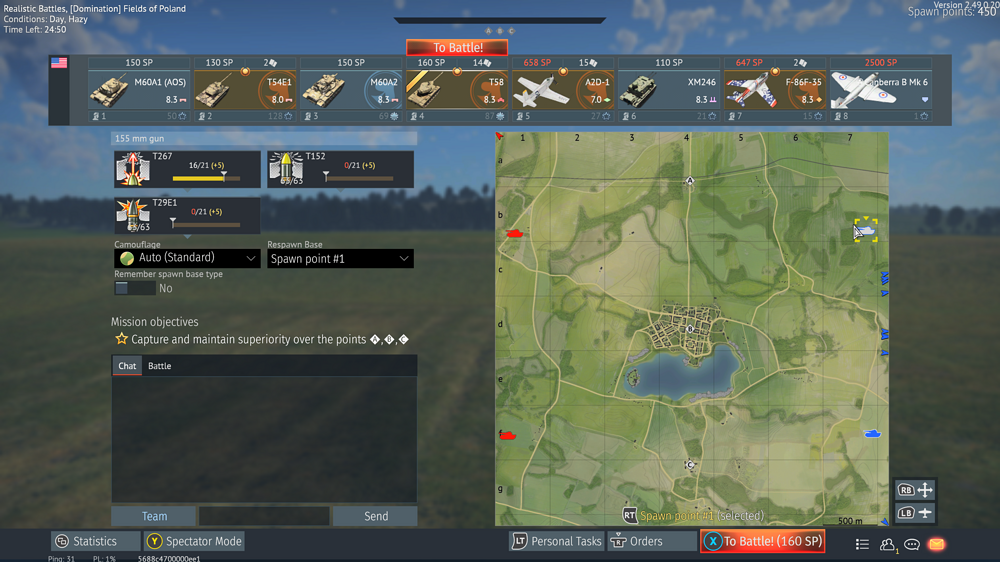Viewport: 1000px width, 562px height.
Task: Pick the M60A2 vehicle card
Action: coord(351,91)
